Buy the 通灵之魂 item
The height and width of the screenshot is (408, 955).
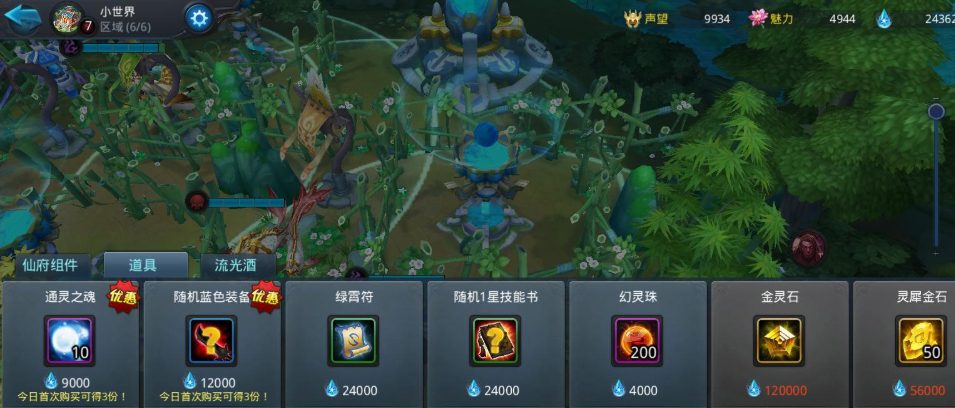click(x=70, y=341)
